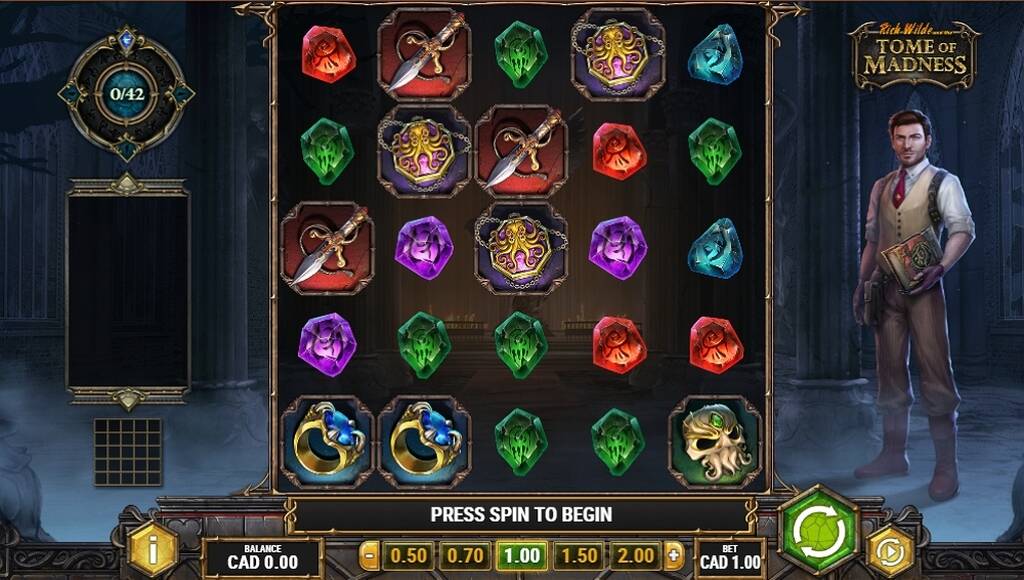
Task: Open the game info paytable
Action: click(153, 550)
